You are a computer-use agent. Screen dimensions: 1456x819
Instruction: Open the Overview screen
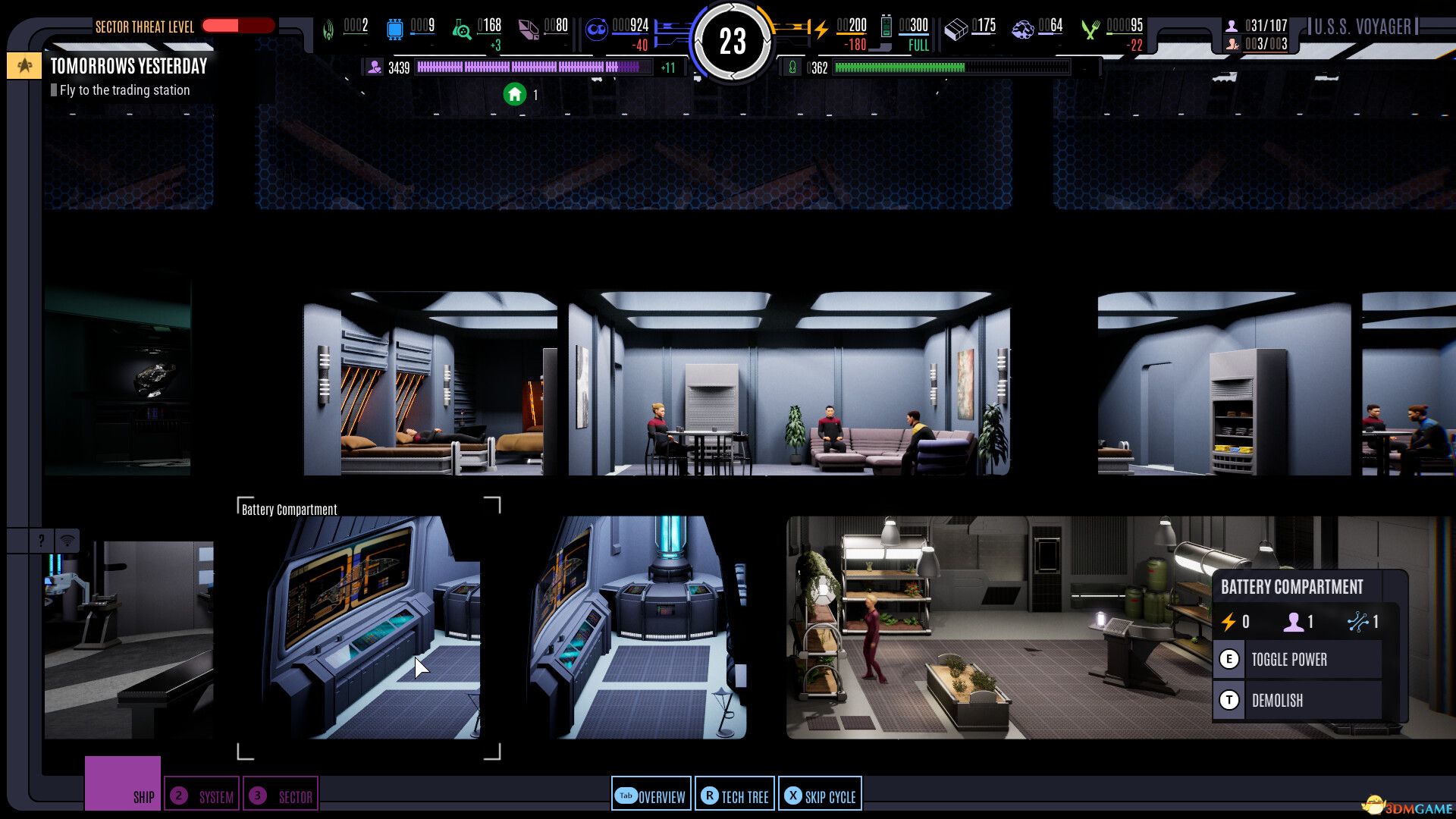click(x=651, y=796)
